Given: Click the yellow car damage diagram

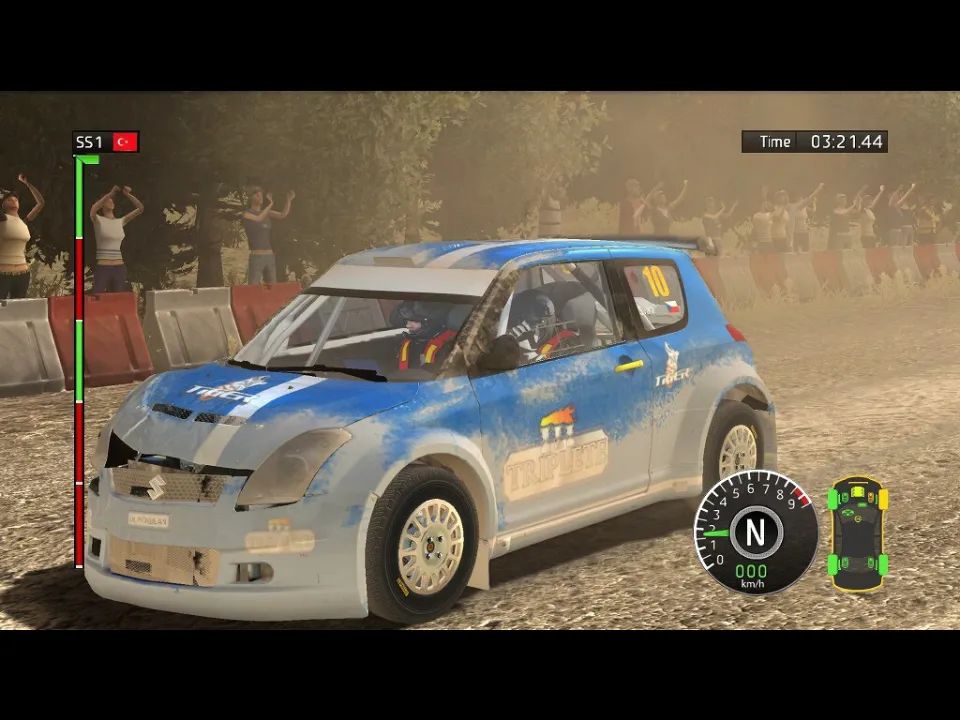Looking at the screenshot, I should tap(857, 534).
